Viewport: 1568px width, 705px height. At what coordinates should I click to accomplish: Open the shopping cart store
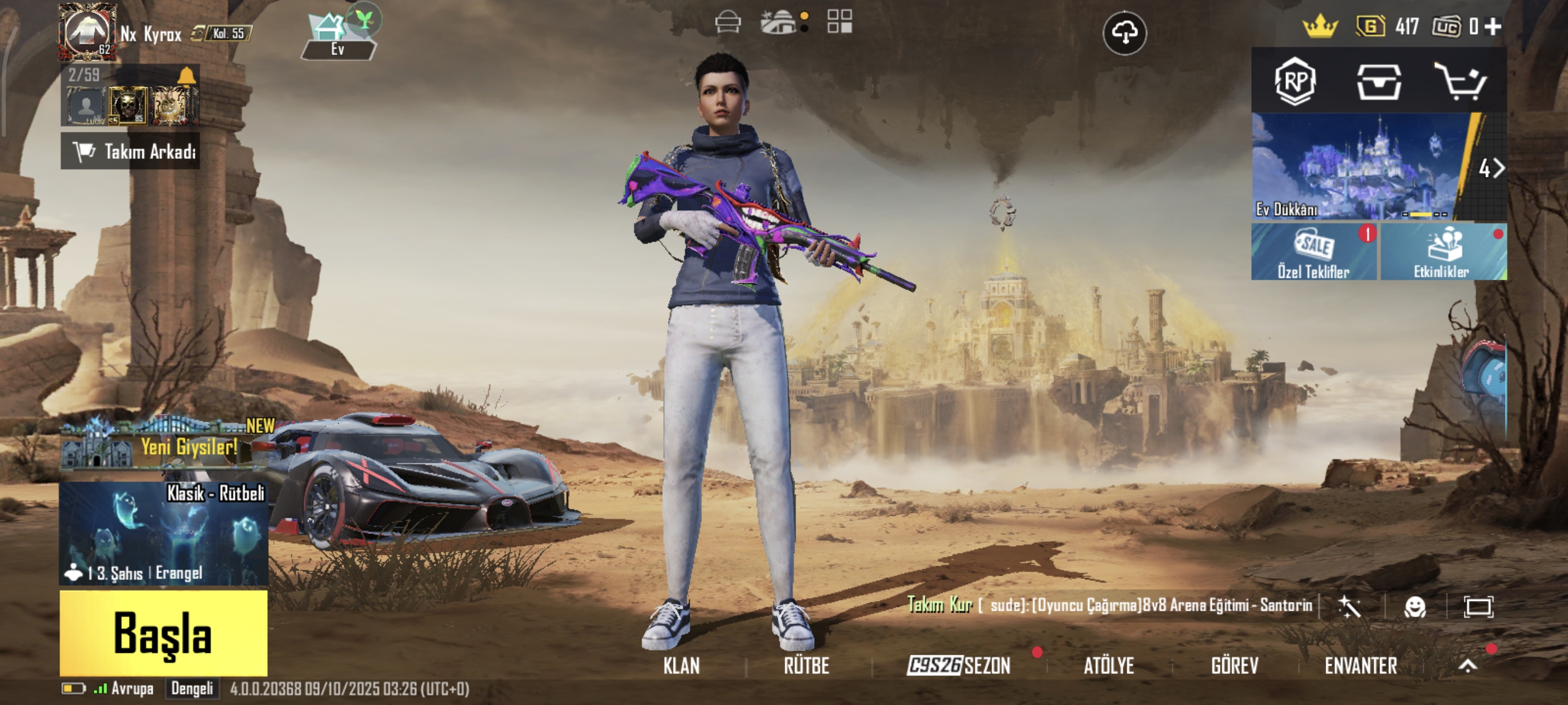pos(1462,81)
